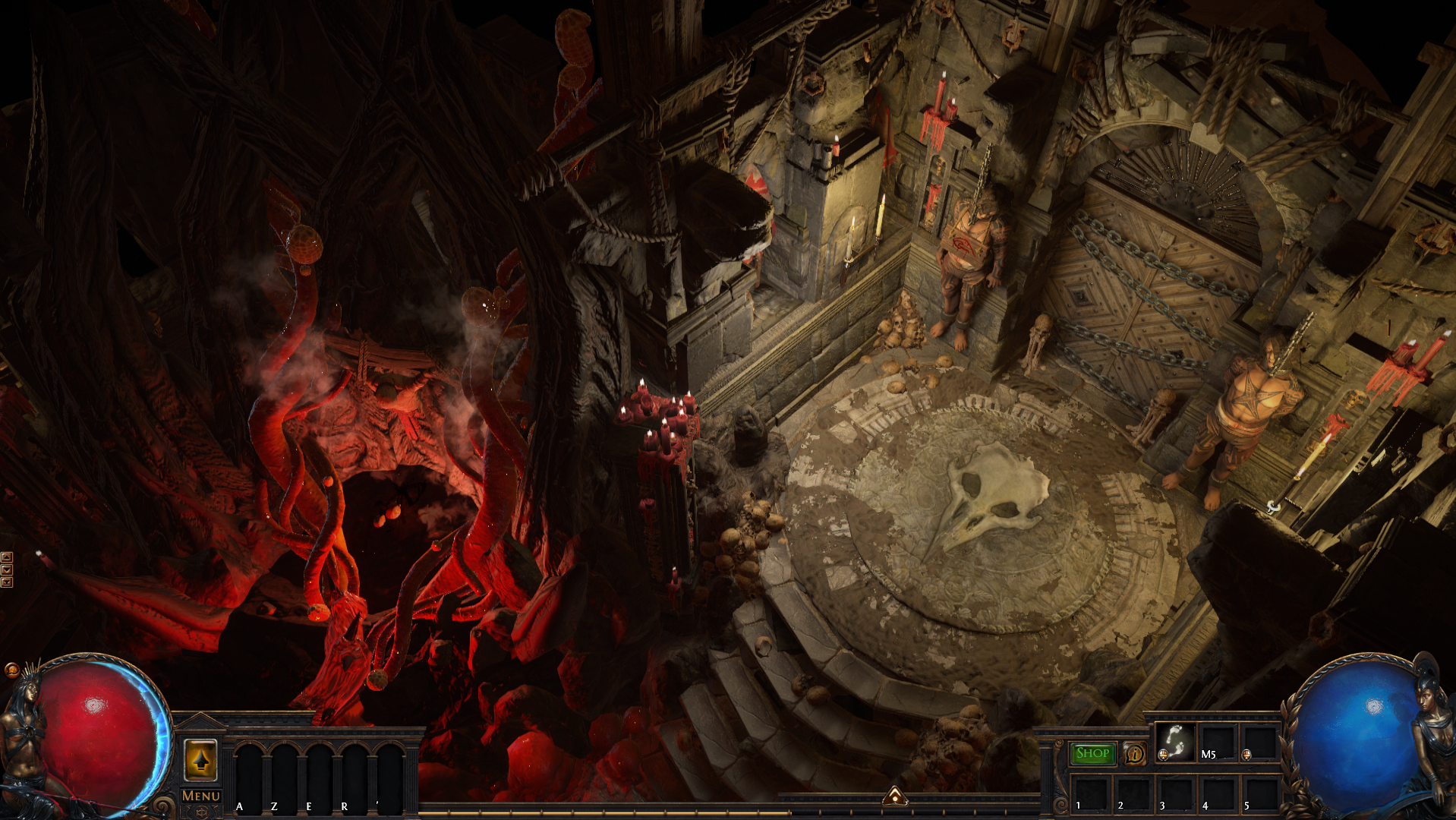Open the chat bubble icon above the life orb
The height and width of the screenshot is (820, 1456).
(x=11, y=670)
